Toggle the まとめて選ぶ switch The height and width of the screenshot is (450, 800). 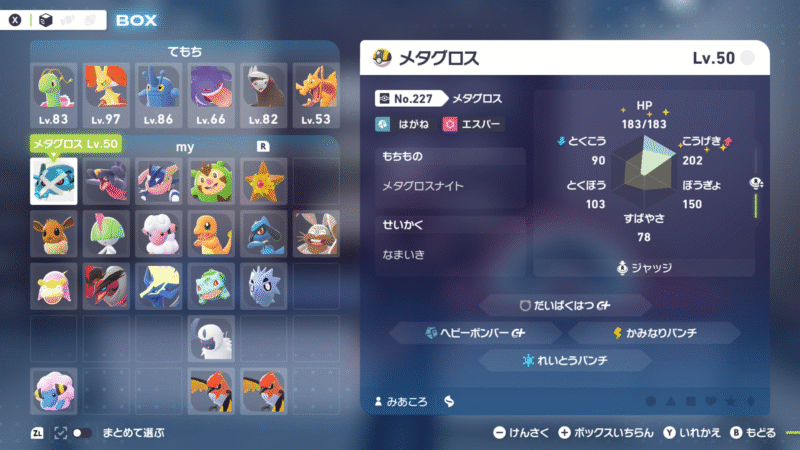(x=84, y=433)
